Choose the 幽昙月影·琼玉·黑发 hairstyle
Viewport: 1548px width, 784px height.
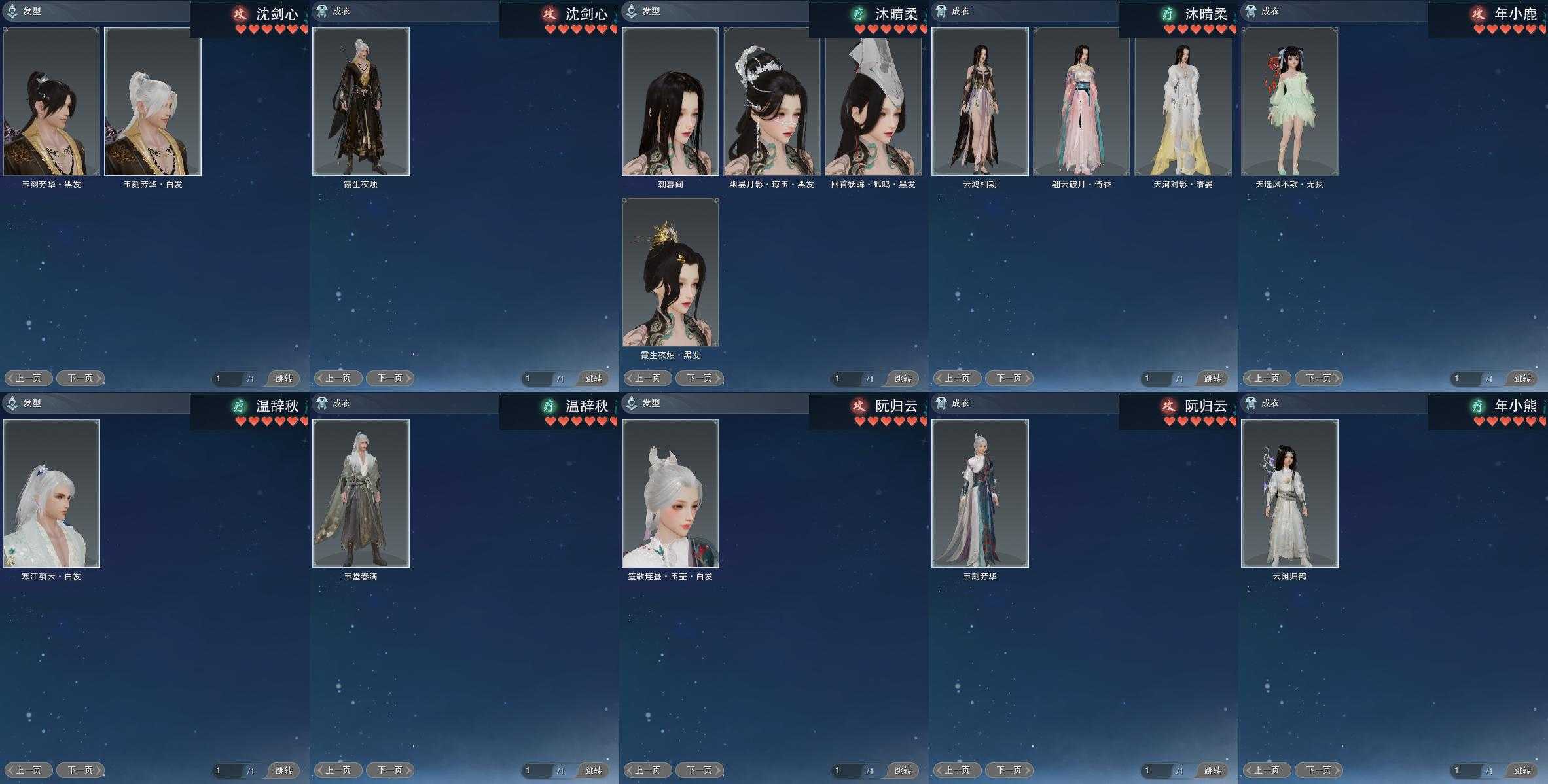tap(772, 101)
